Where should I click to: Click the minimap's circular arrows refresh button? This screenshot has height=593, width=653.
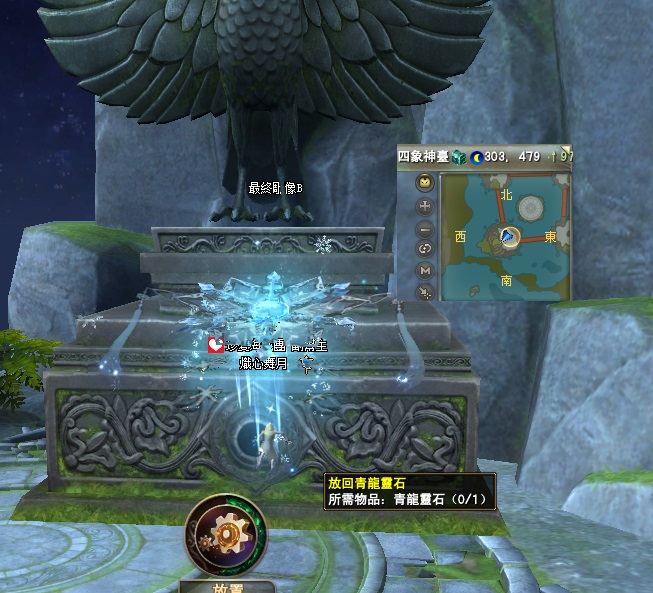[x=425, y=249]
